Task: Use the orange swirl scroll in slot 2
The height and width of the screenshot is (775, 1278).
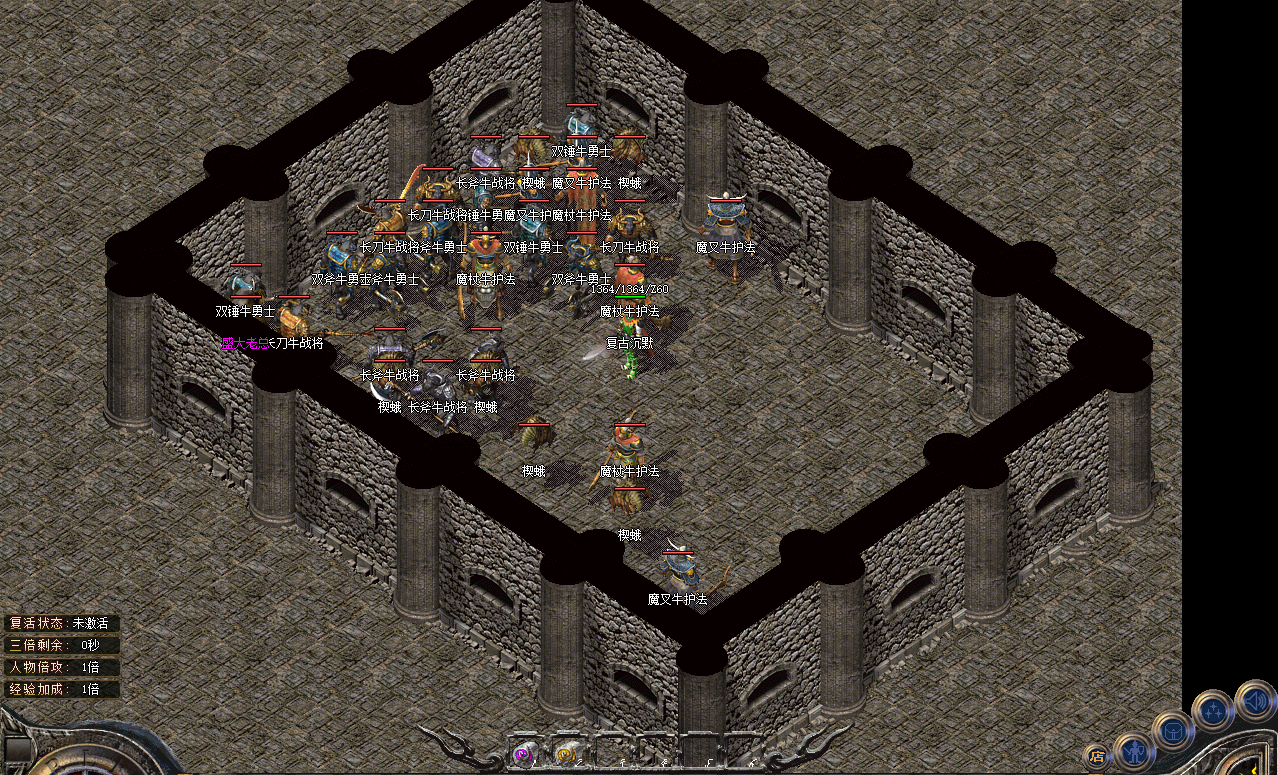Action: tap(565, 754)
